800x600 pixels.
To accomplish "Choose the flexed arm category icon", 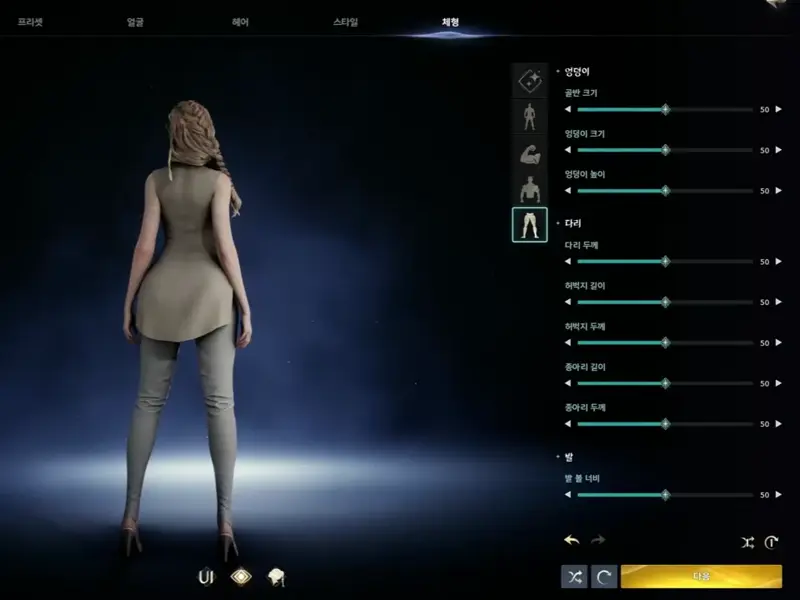I will pyautogui.click(x=530, y=154).
